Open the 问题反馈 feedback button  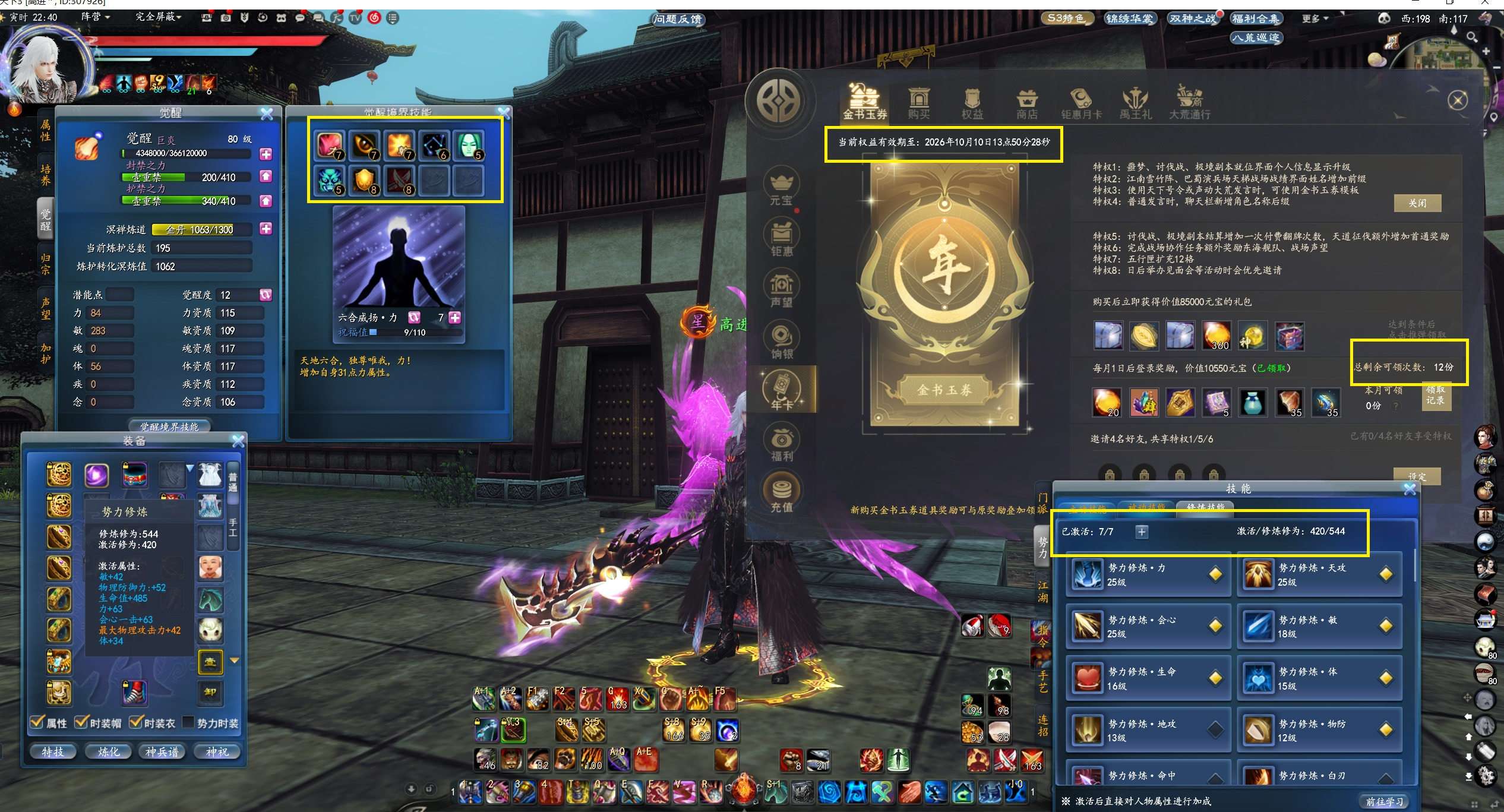pyautogui.click(x=678, y=19)
